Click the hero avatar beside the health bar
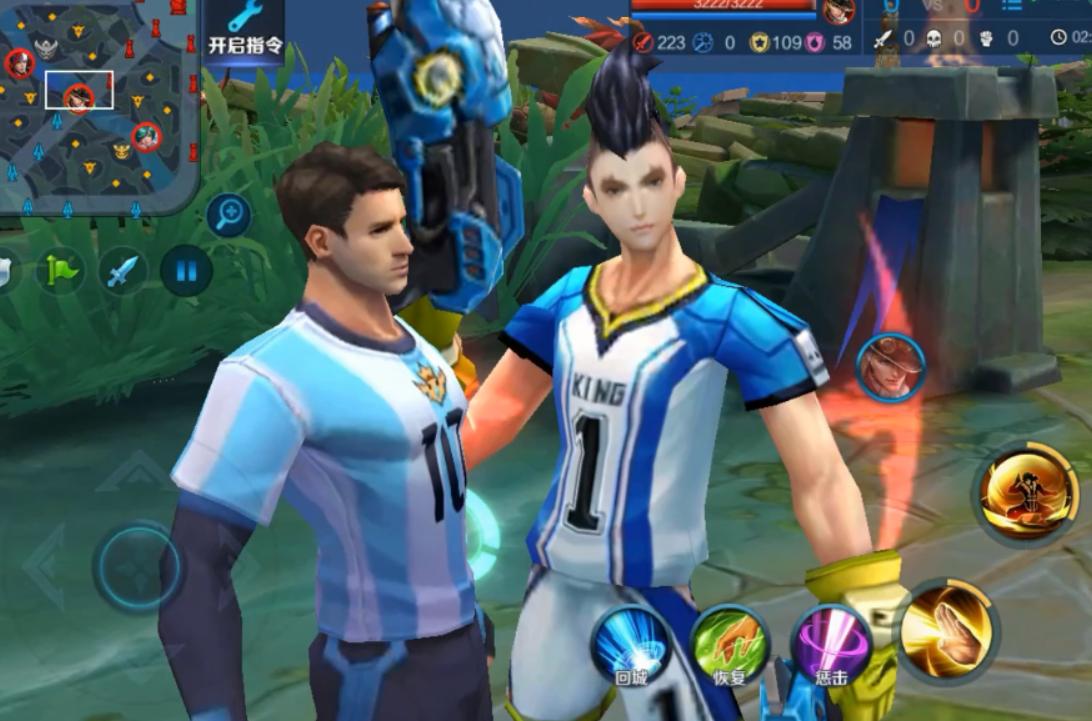 (839, 12)
